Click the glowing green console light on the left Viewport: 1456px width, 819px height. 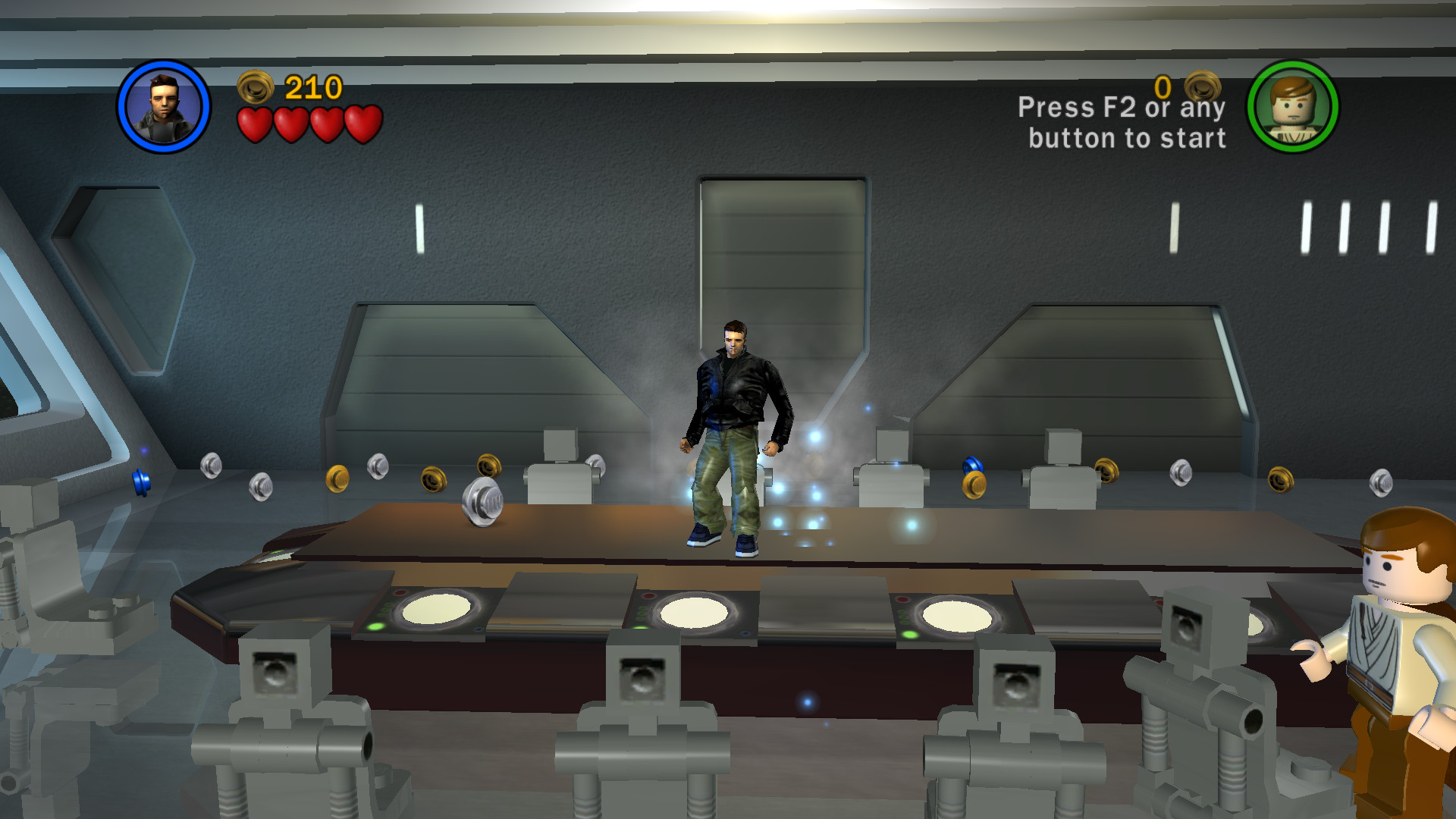pyautogui.click(x=375, y=628)
